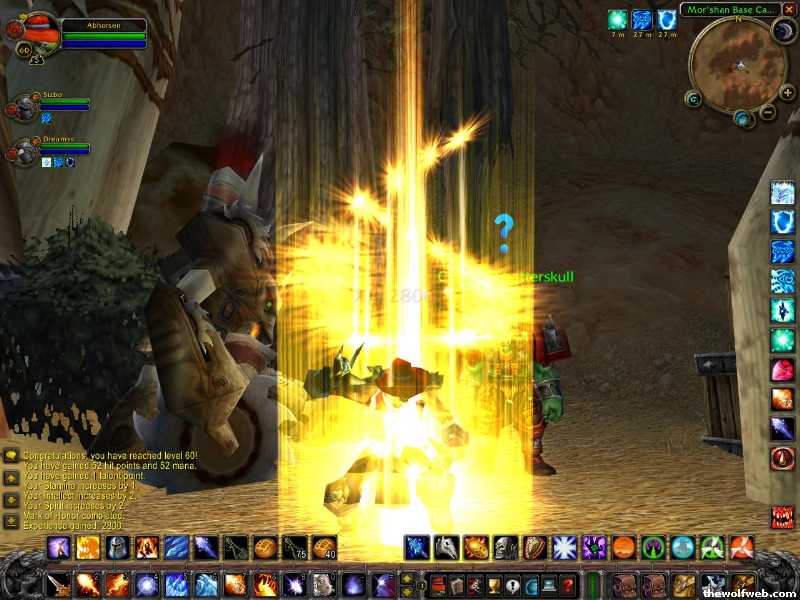The height and width of the screenshot is (600, 800).
Task: Zoom out the minimap with minus button
Action: tap(768, 112)
